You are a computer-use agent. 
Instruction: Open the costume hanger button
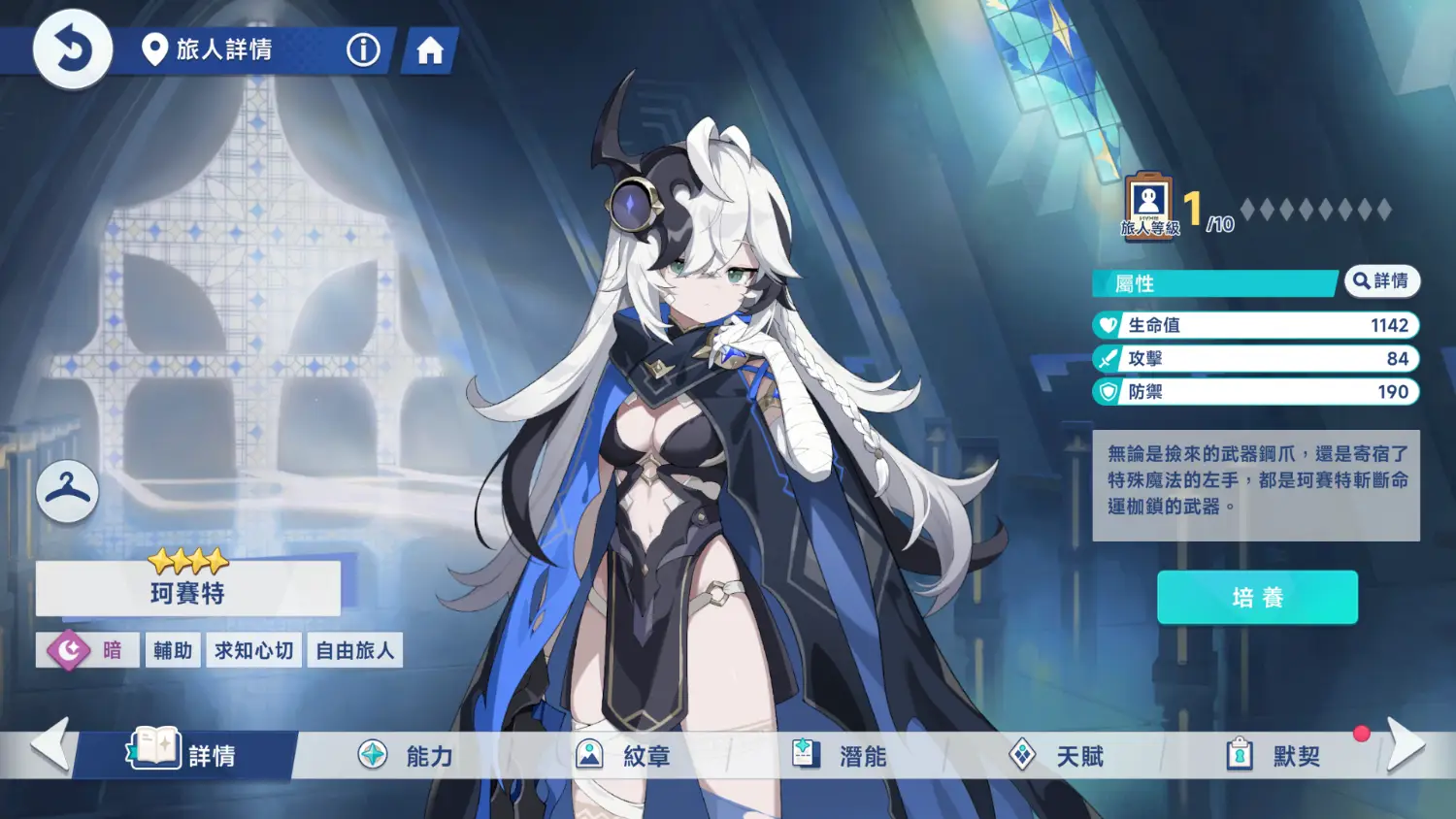tap(67, 491)
